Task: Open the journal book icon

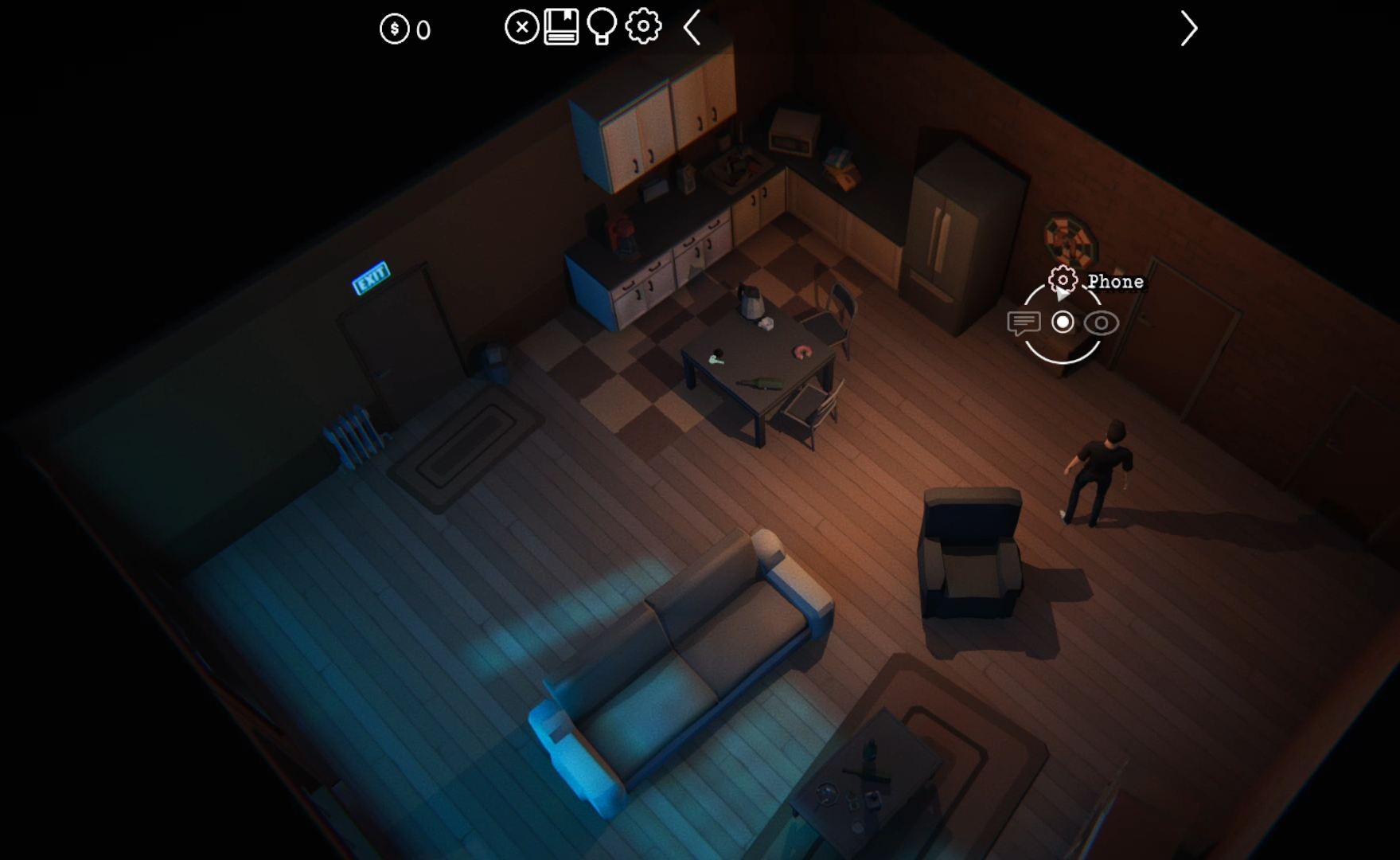Action: 561,28
